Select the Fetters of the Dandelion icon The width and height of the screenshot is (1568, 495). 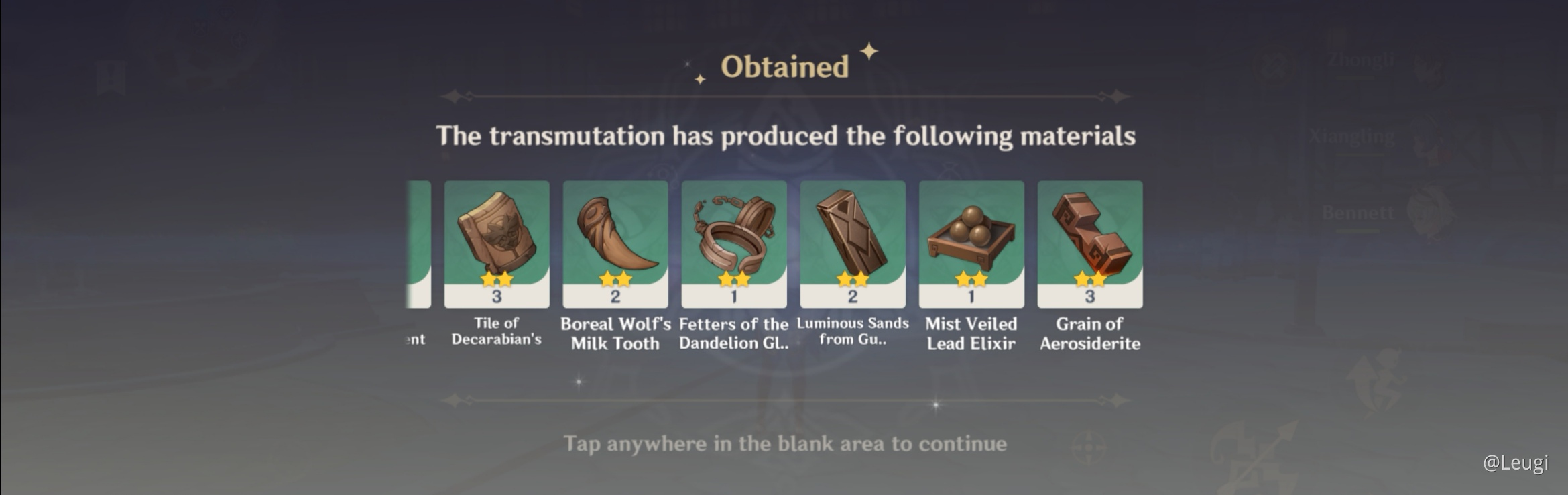click(733, 235)
